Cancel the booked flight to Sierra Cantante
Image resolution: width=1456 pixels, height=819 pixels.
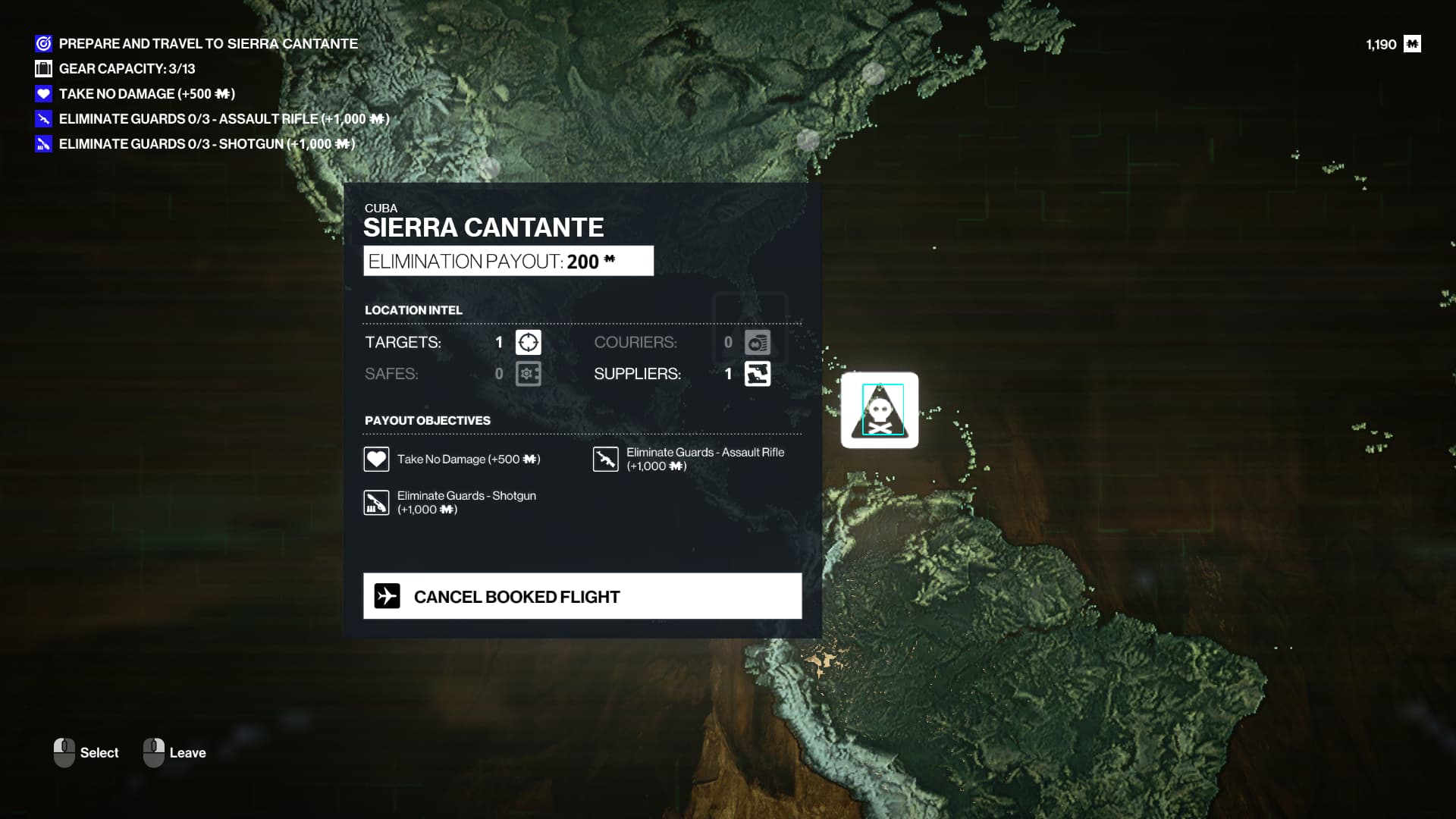(582, 596)
